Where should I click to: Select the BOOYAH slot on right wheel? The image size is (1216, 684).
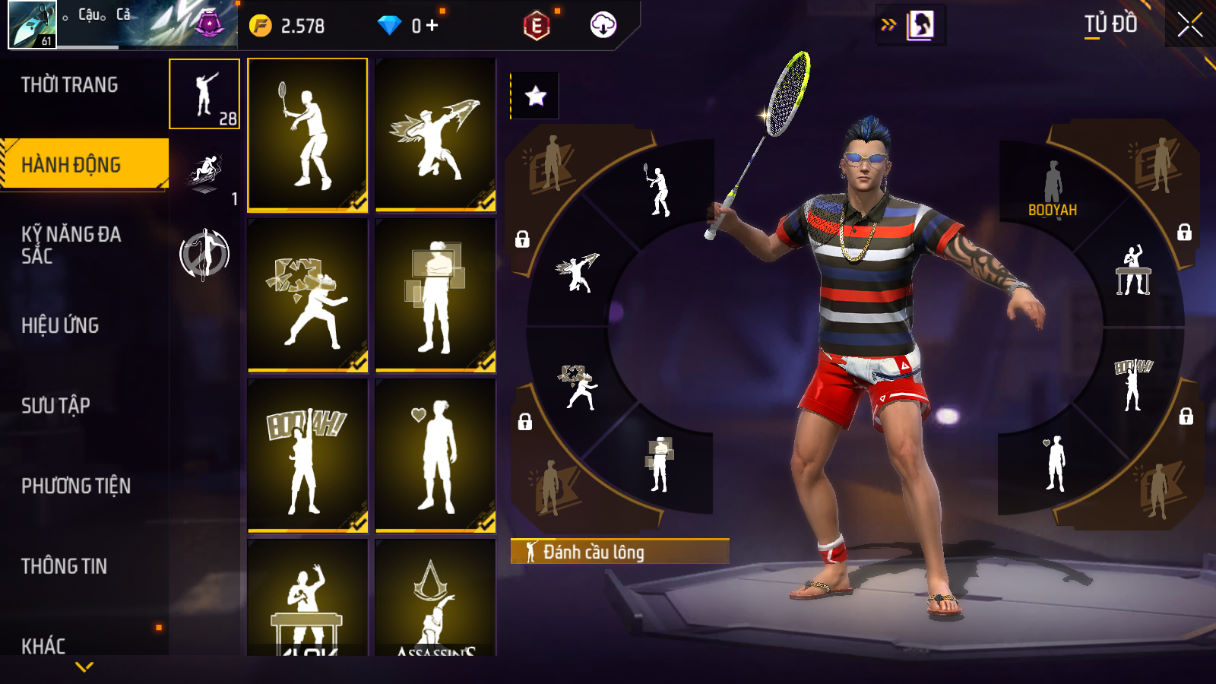(x=1052, y=190)
